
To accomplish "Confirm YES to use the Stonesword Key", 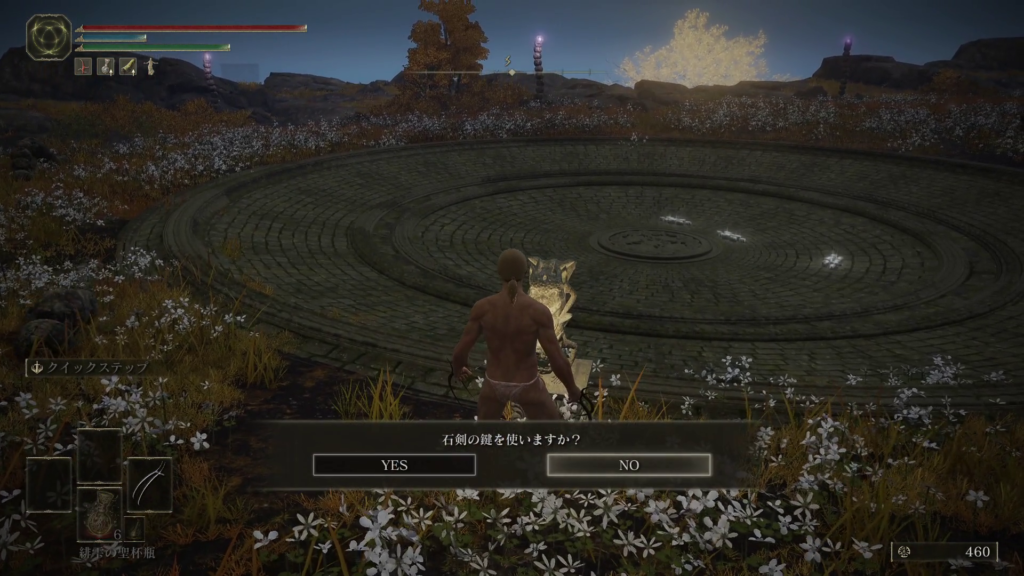I will click(x=379, y=465).
